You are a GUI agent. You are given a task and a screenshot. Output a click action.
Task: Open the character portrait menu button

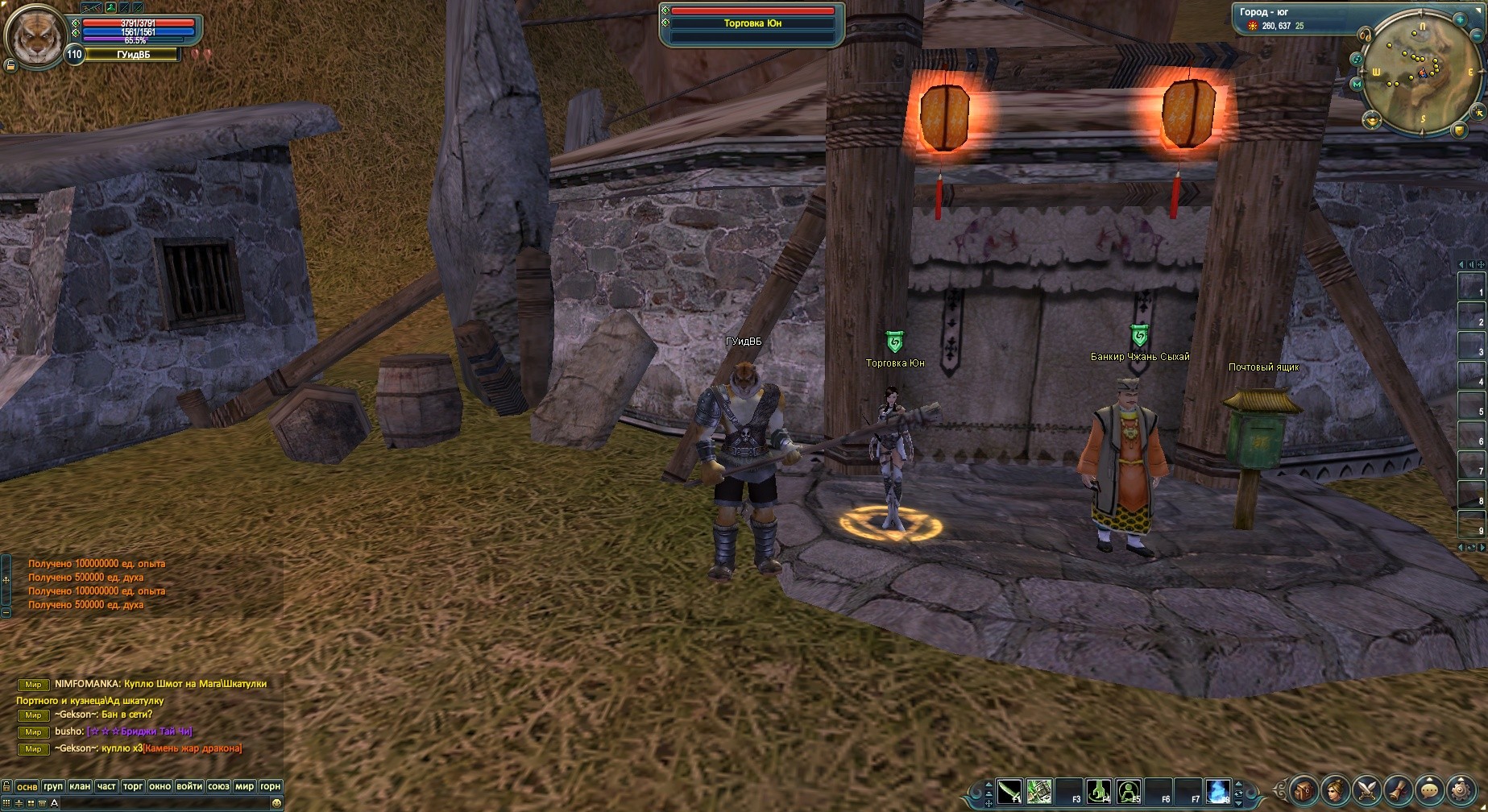click(1336, 789)
